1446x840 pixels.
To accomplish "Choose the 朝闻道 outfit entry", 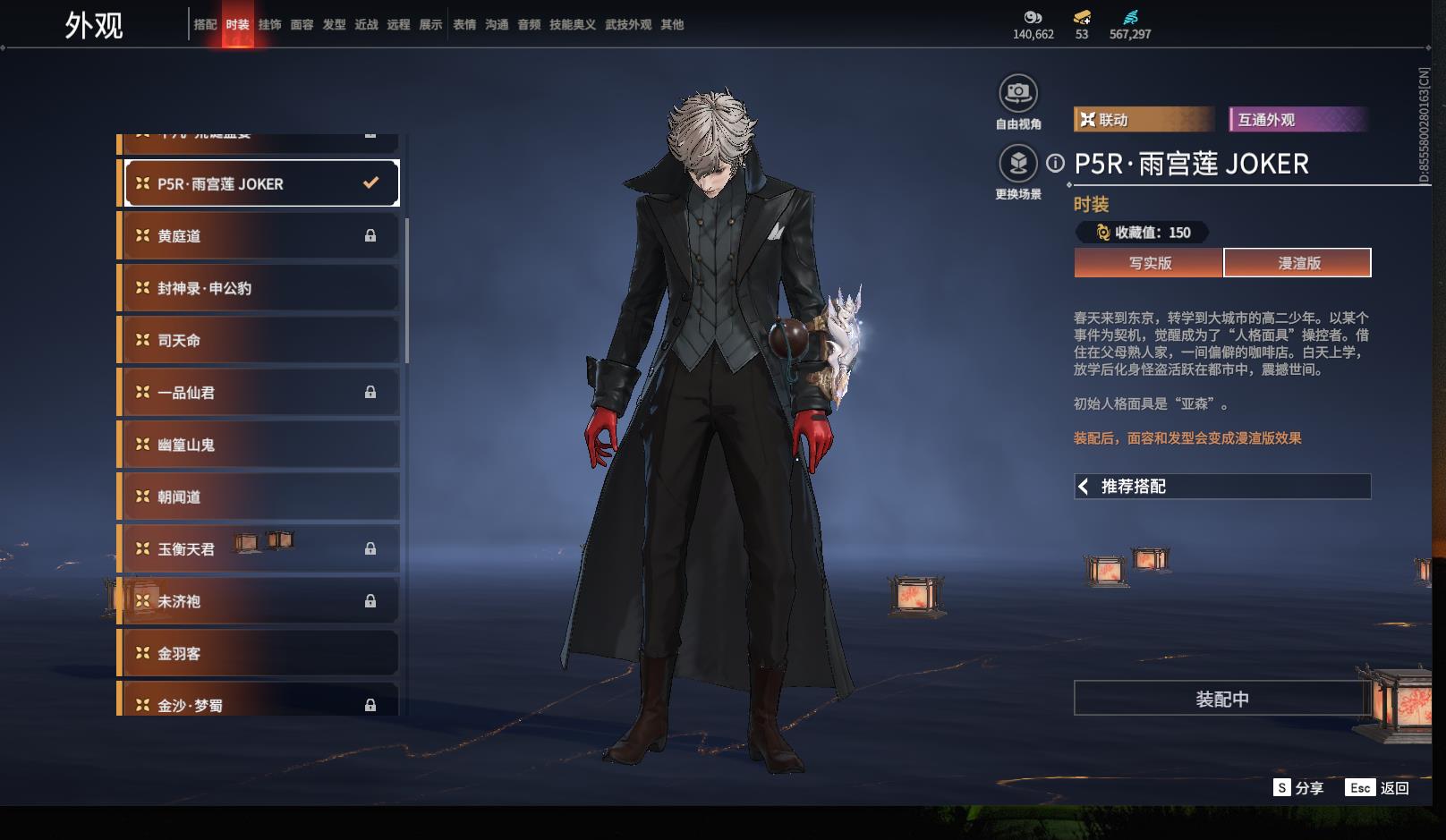I will coord(259,496).
